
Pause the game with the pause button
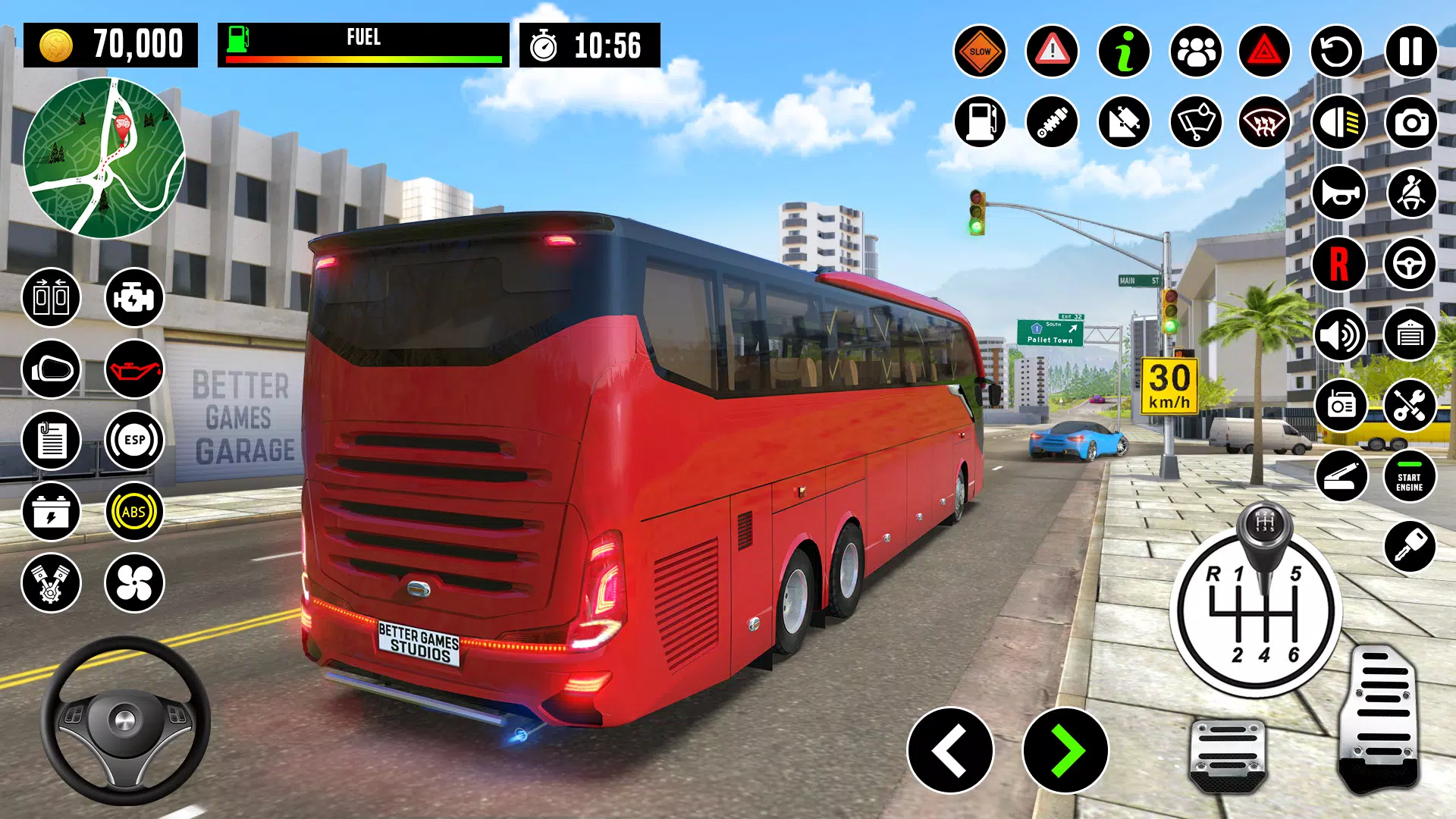click(x=1410, y=52)
